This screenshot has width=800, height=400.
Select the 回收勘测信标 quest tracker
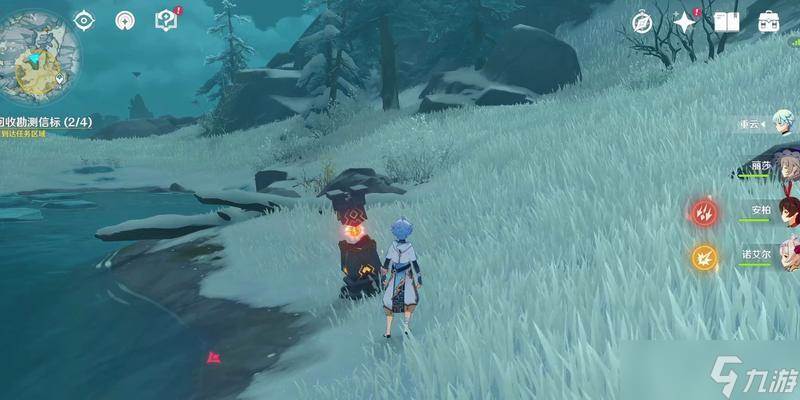tap(46, 122)
